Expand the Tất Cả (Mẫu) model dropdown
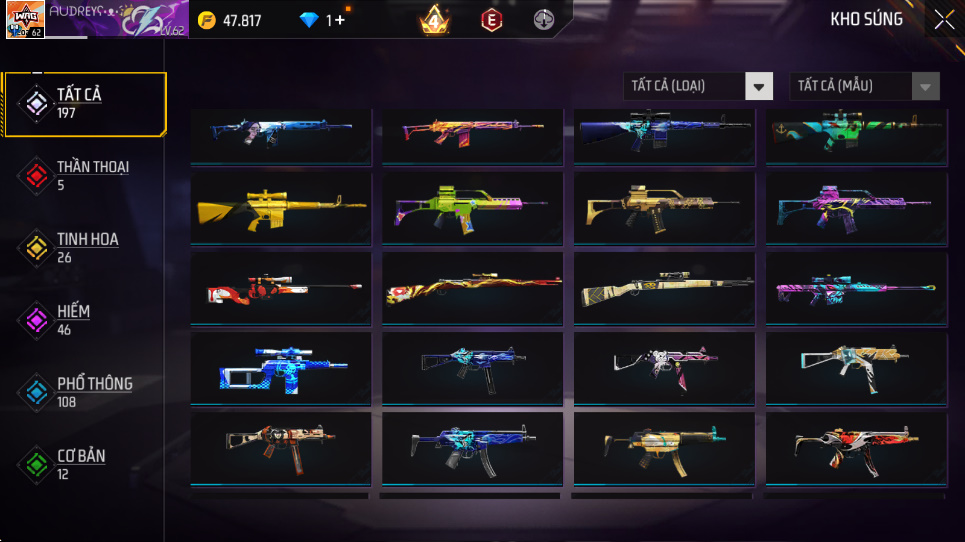965x542 pixels. click(x=864, y=86)
